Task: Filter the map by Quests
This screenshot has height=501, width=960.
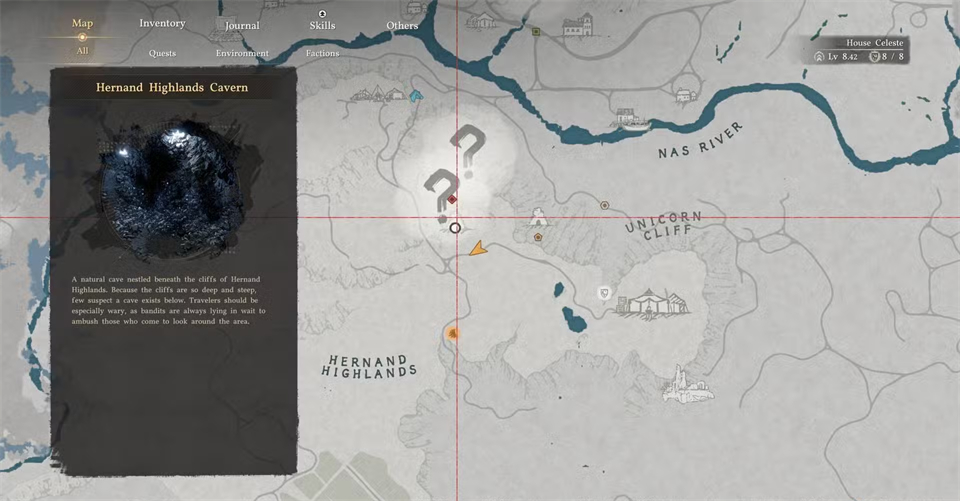Action: [x=162, y=52]
